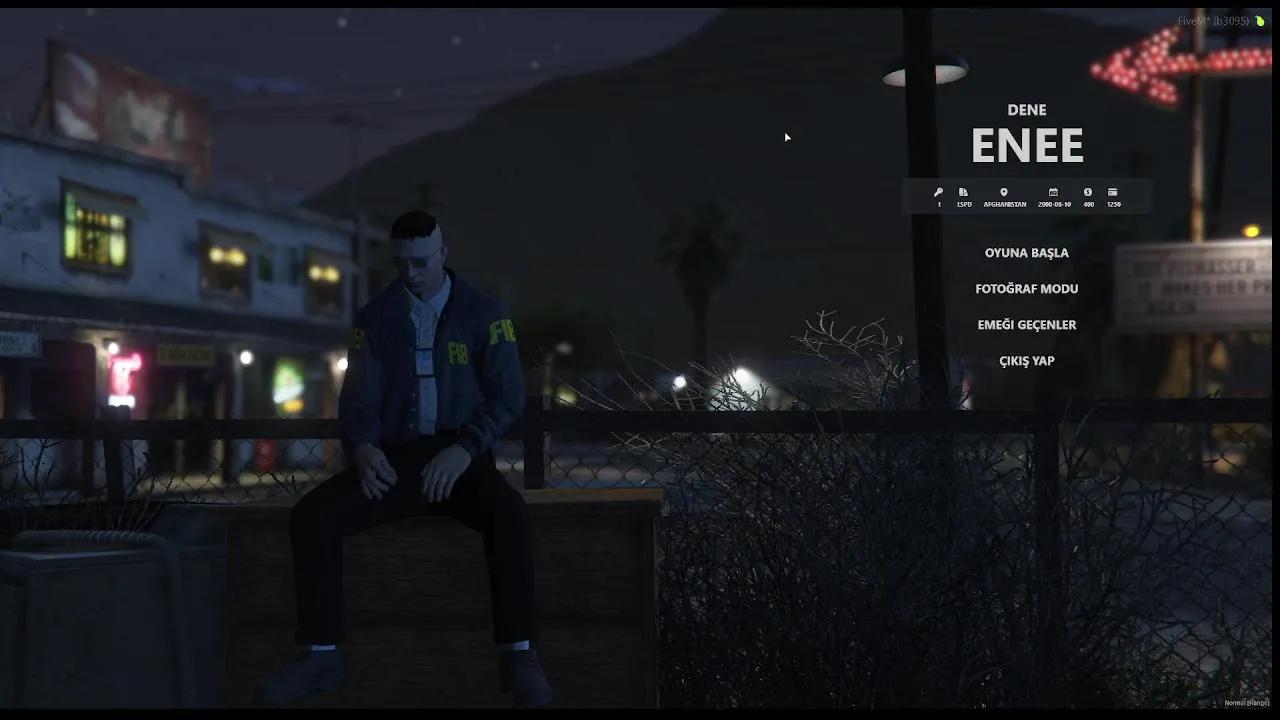Viewport: 1280px width, 720px height.
Task: Click the 400 cash amount
Action: (x=1088, y=204)
